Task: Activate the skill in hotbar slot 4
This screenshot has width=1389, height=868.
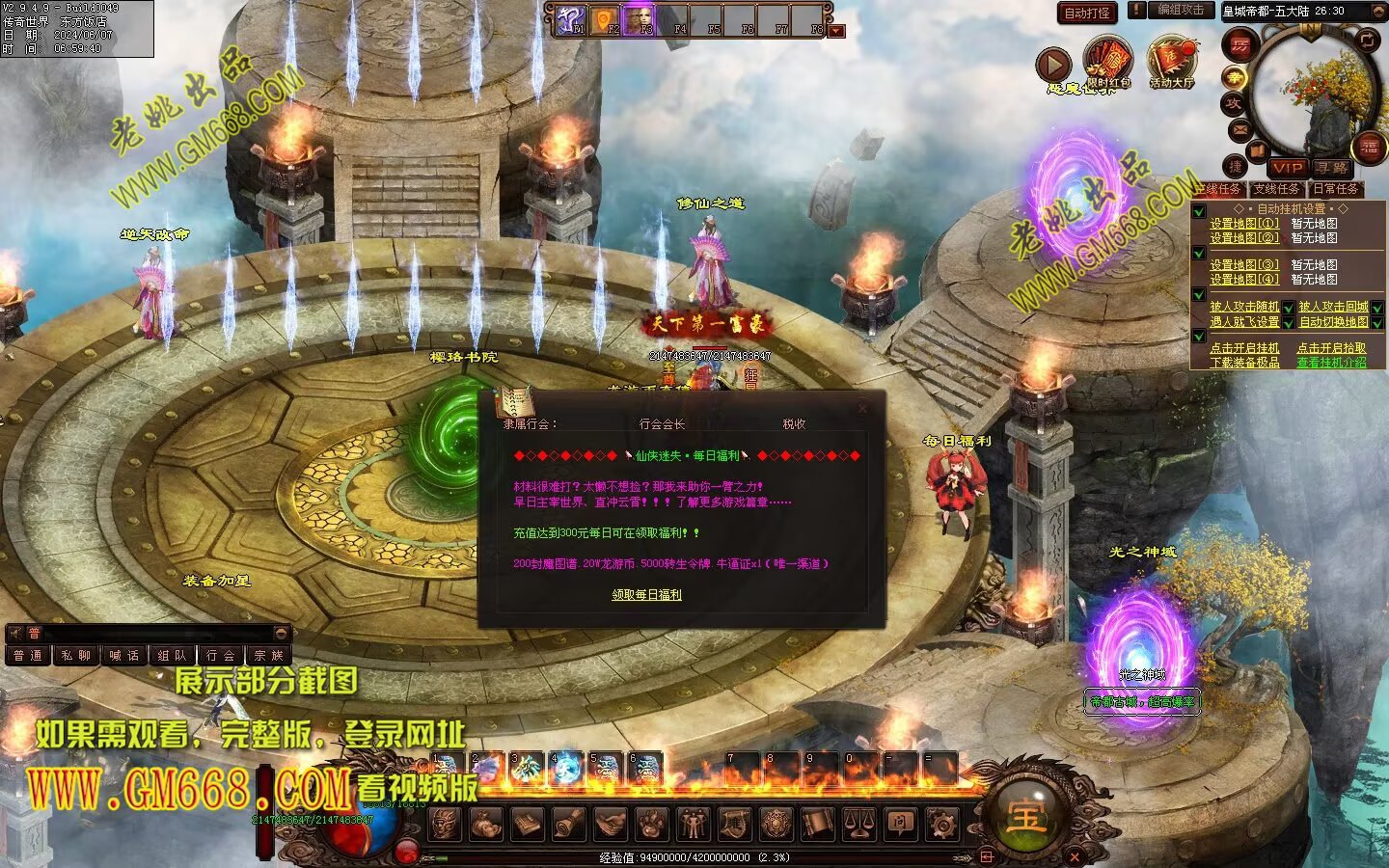Action: point(566,768)
